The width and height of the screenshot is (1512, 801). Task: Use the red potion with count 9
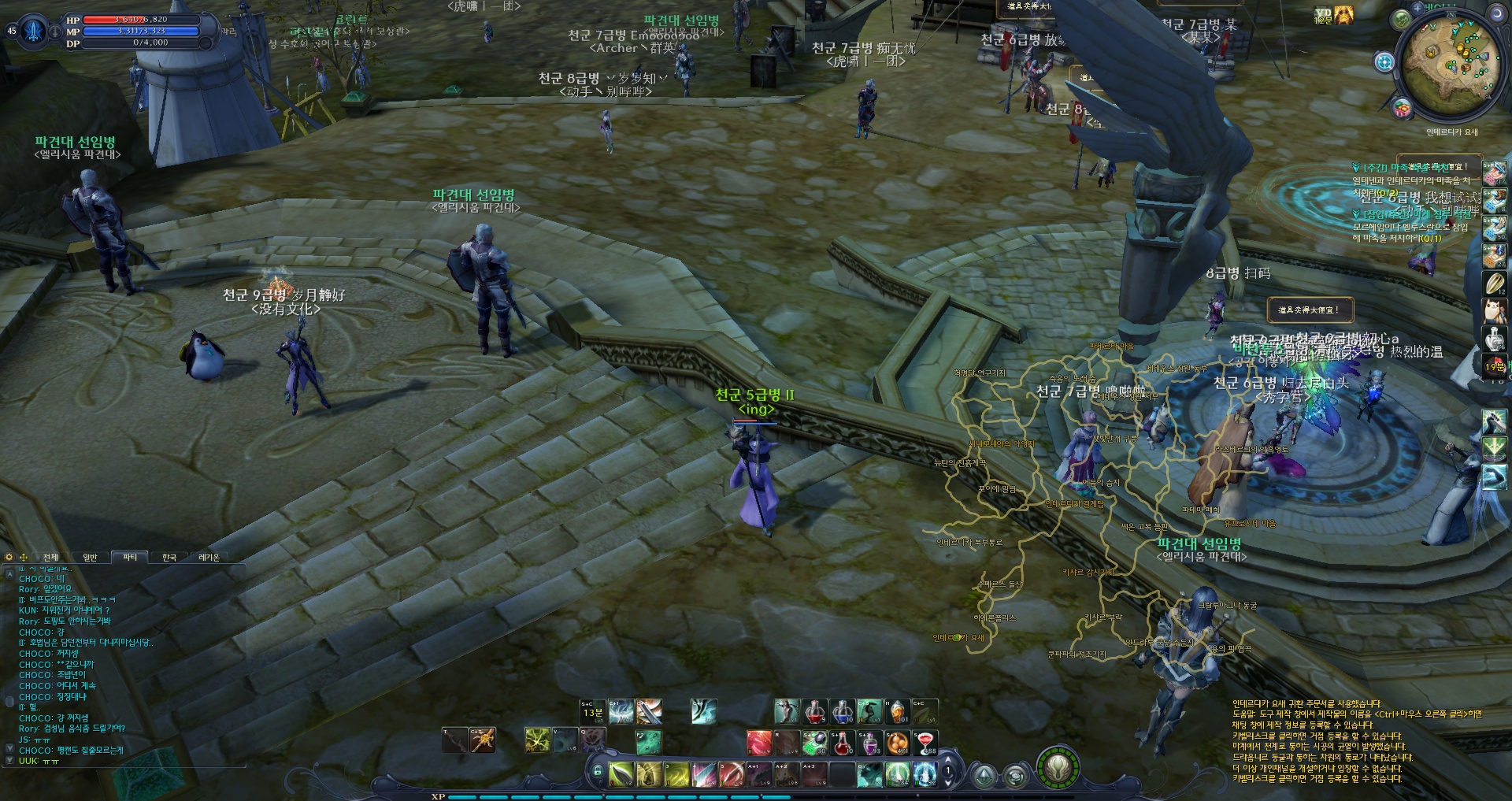pos(815,712)
